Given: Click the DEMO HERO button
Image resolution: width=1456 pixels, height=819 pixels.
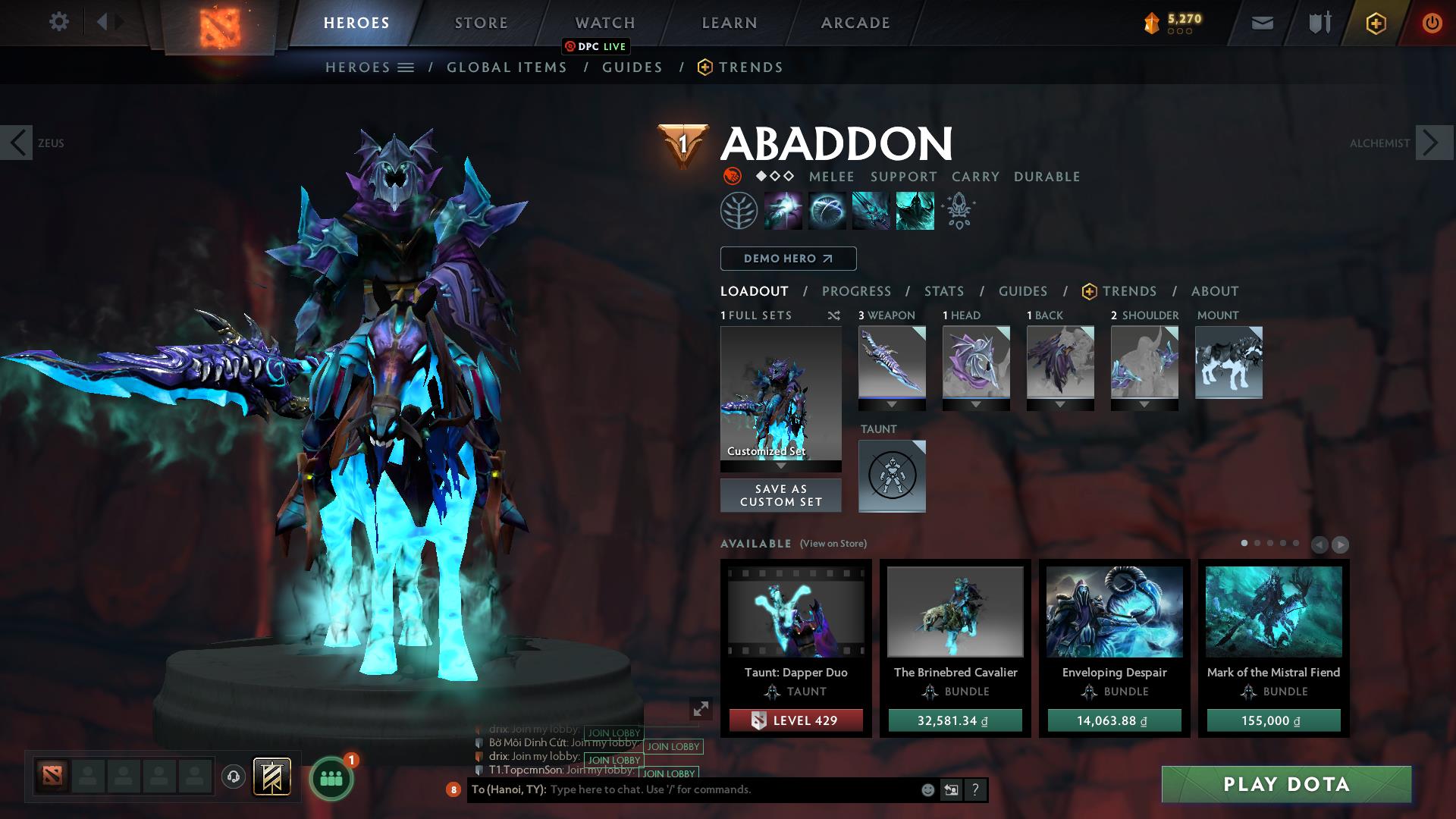Looking at the screenshot, I should coord(787,258).
